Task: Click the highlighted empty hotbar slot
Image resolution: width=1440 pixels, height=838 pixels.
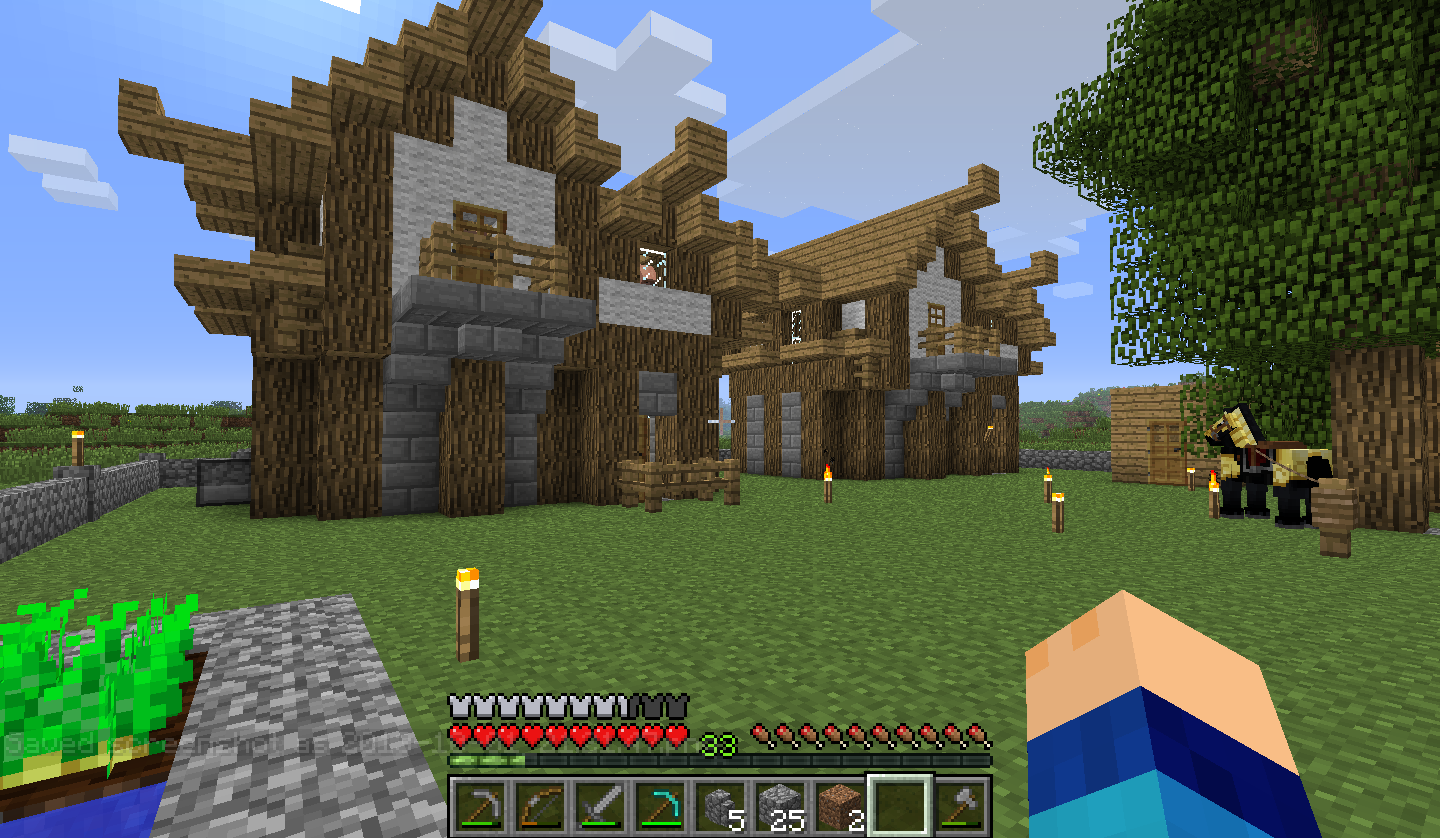Action: coord(899,806)
